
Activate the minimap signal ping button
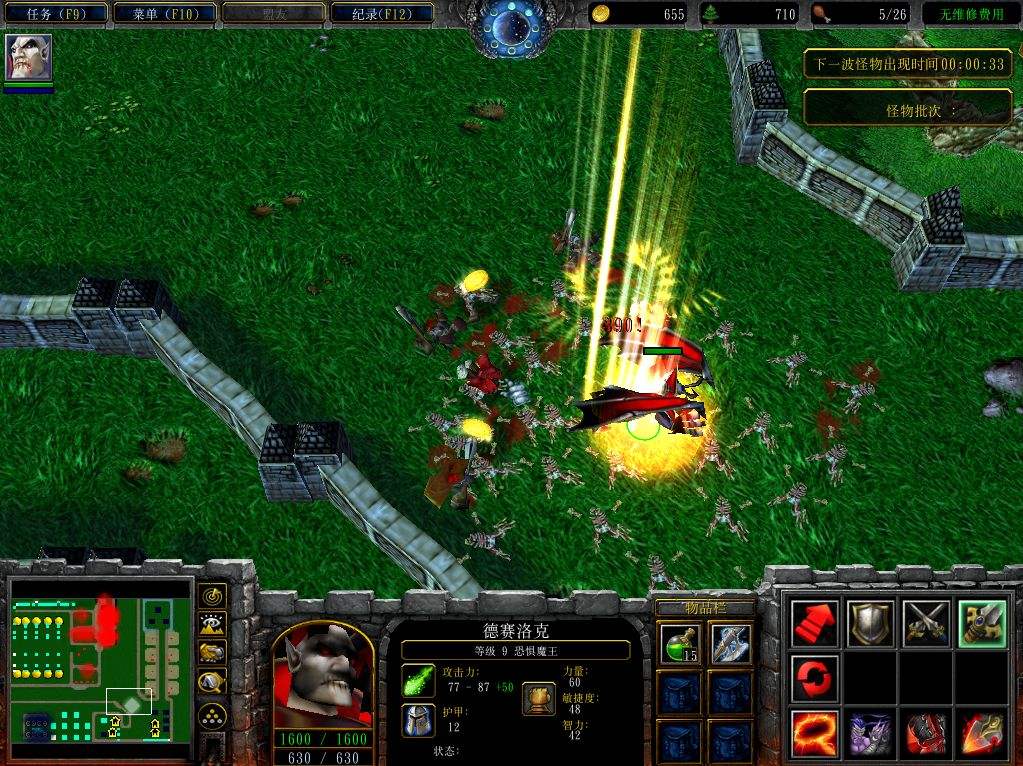pyautogui.click(x=212, y=596)
